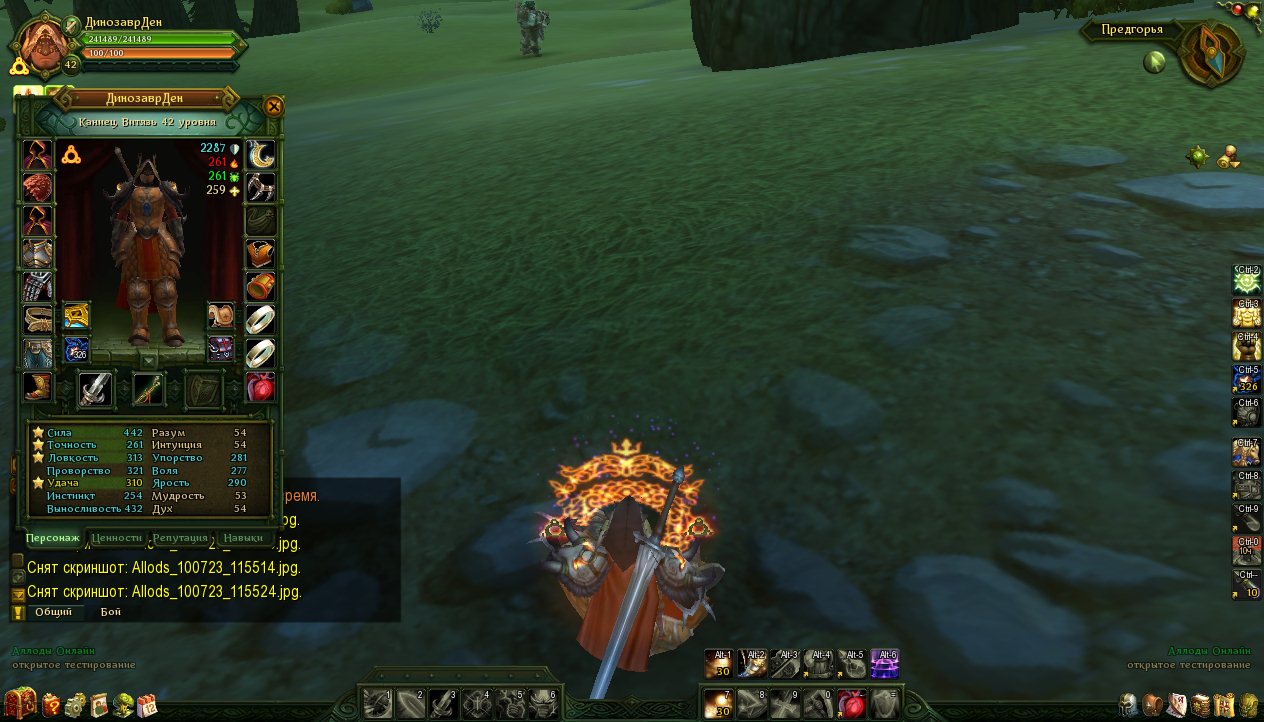This screenshot has height=722, width=1264.
Task: Open the Репутация tab
Action: click(x=180, y=538)
